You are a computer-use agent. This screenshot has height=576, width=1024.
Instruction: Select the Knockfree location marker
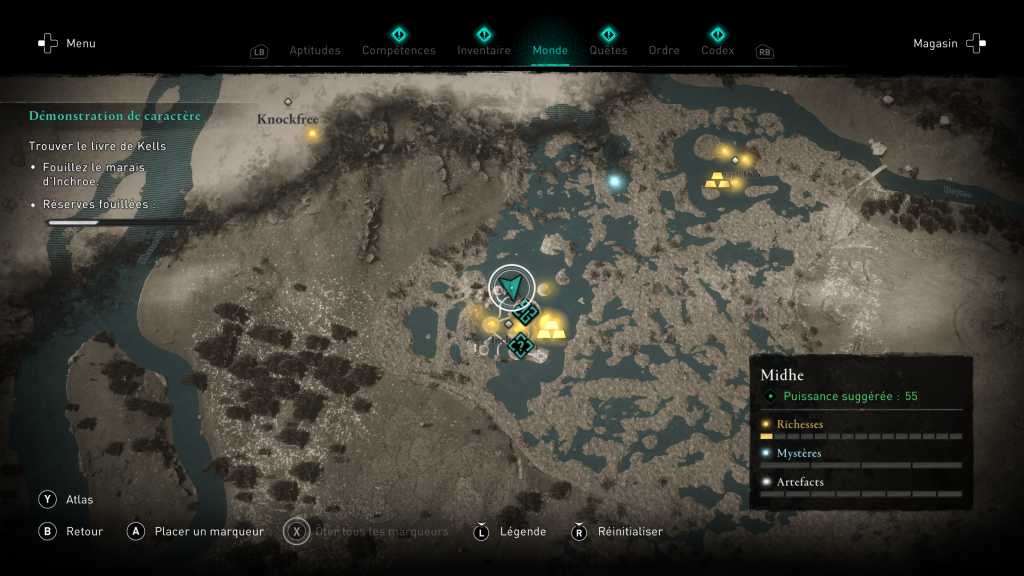click(288, 103)
